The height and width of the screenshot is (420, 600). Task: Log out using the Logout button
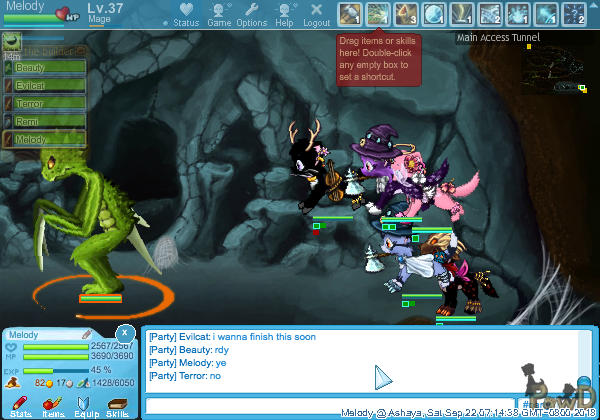pos(316,14)
